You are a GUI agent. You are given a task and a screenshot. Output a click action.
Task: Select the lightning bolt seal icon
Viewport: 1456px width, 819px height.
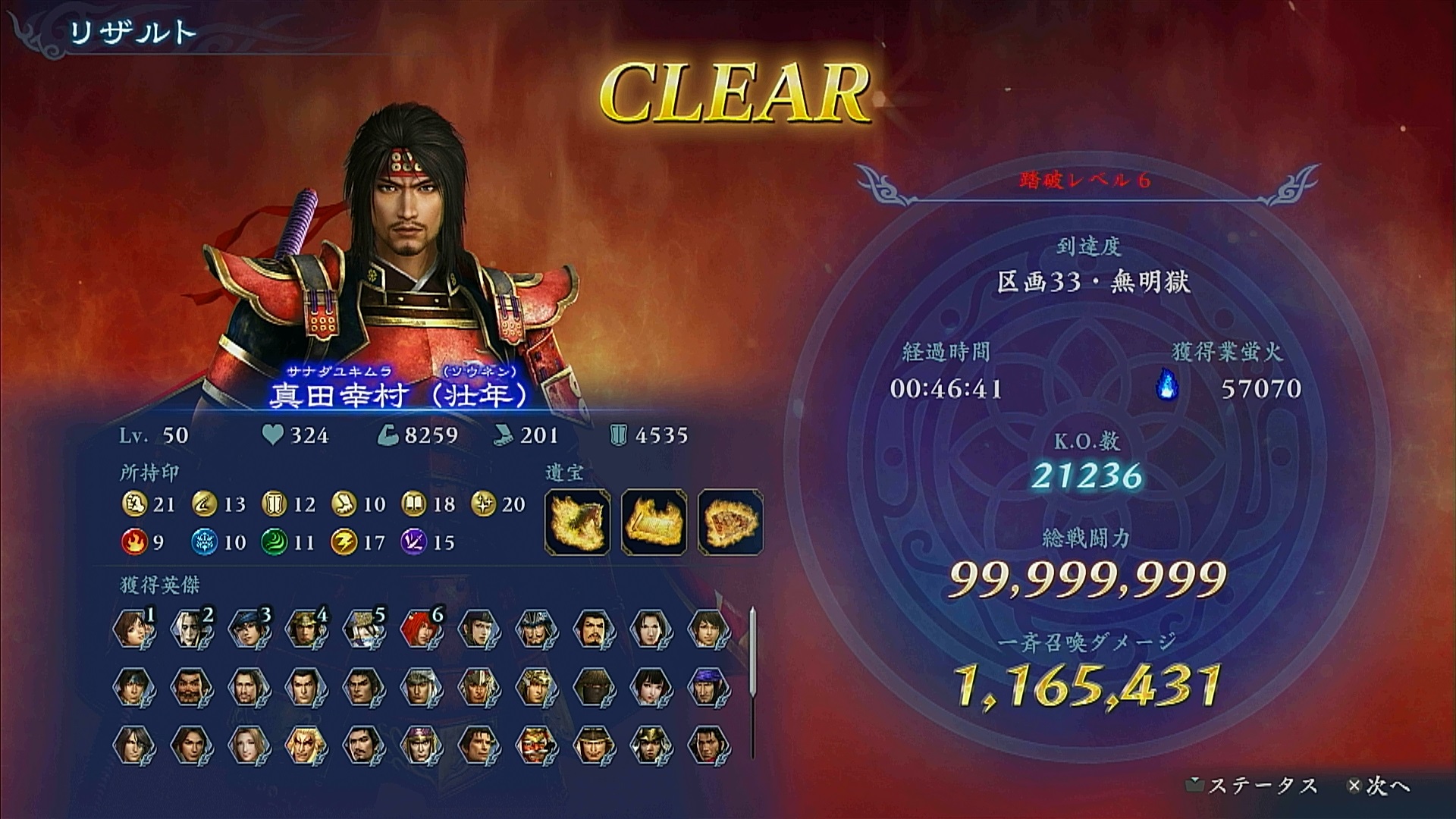pyautogui.click(x=343, y=542)
